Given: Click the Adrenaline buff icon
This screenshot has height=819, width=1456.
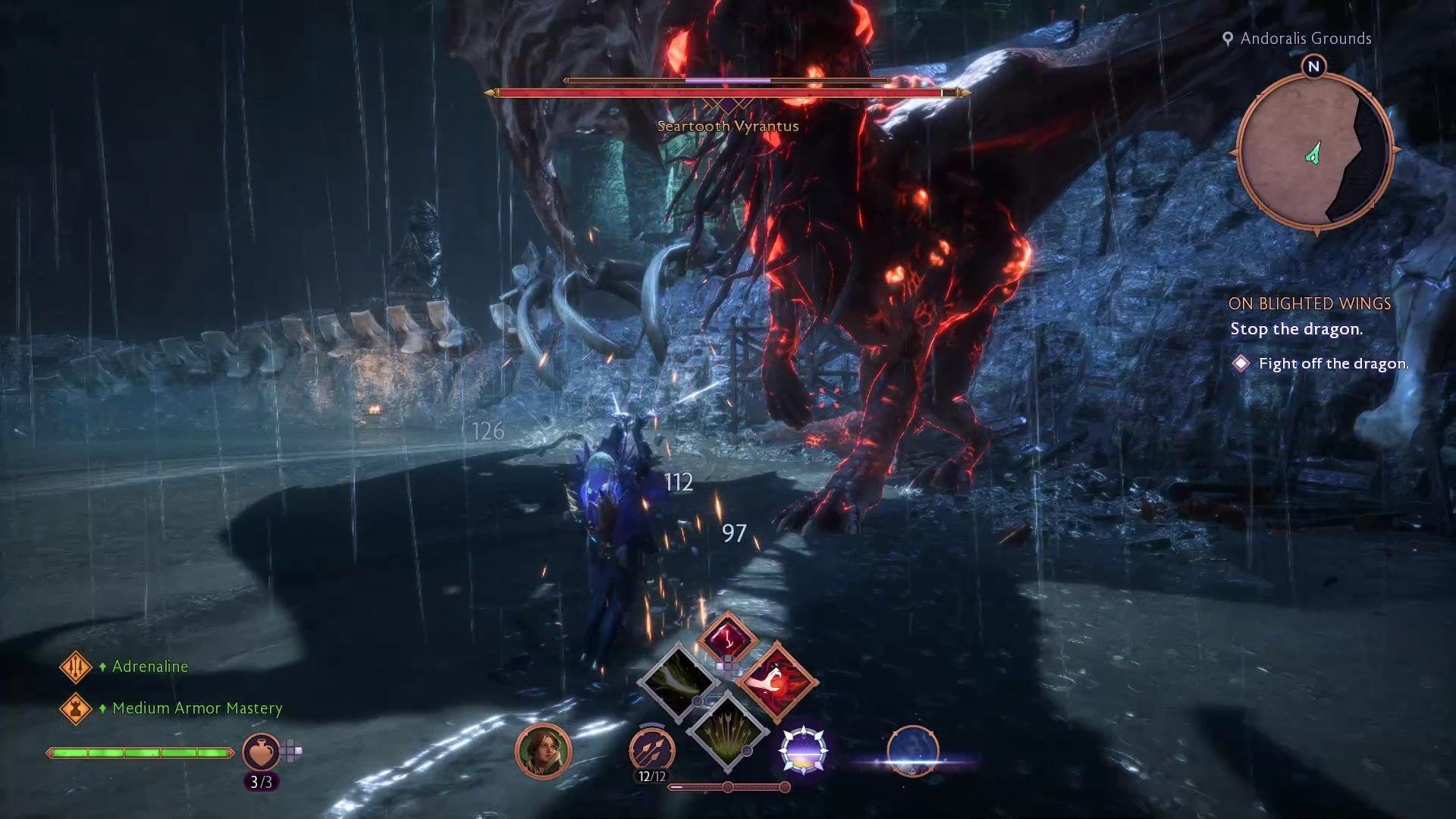Looking at the screenshot, I should (x=76, y=667).
